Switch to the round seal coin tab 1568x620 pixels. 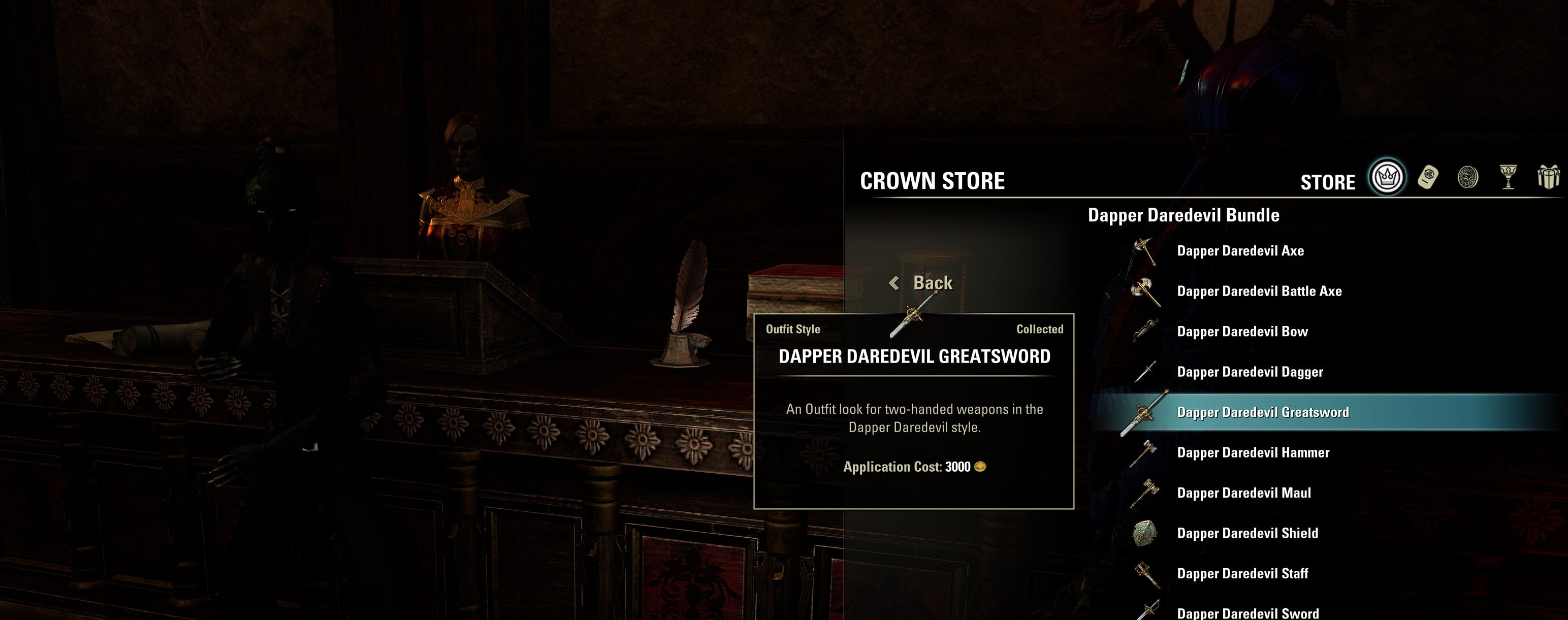[x=1467, y=177]
